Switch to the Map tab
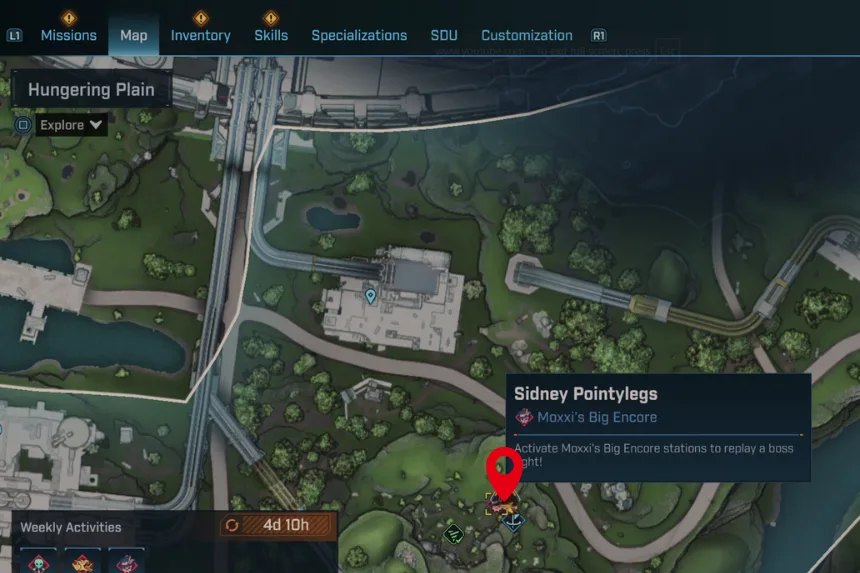The width and height of the screenshot is (860, 573). click(134, 35)
